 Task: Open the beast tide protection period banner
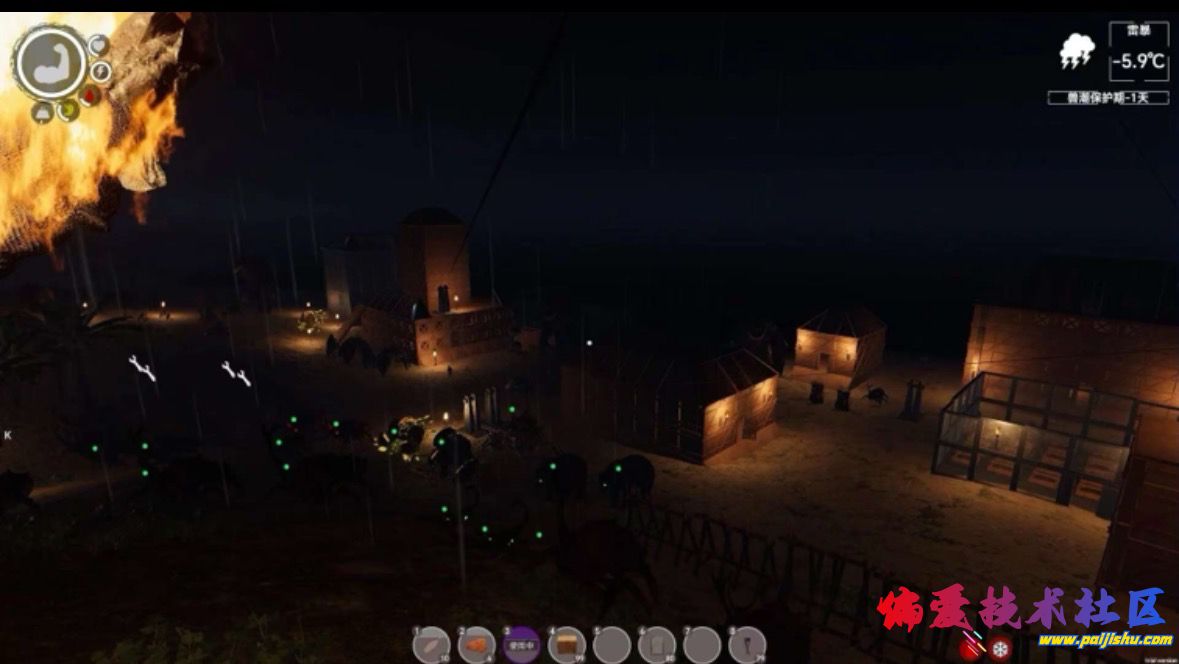1108,98
